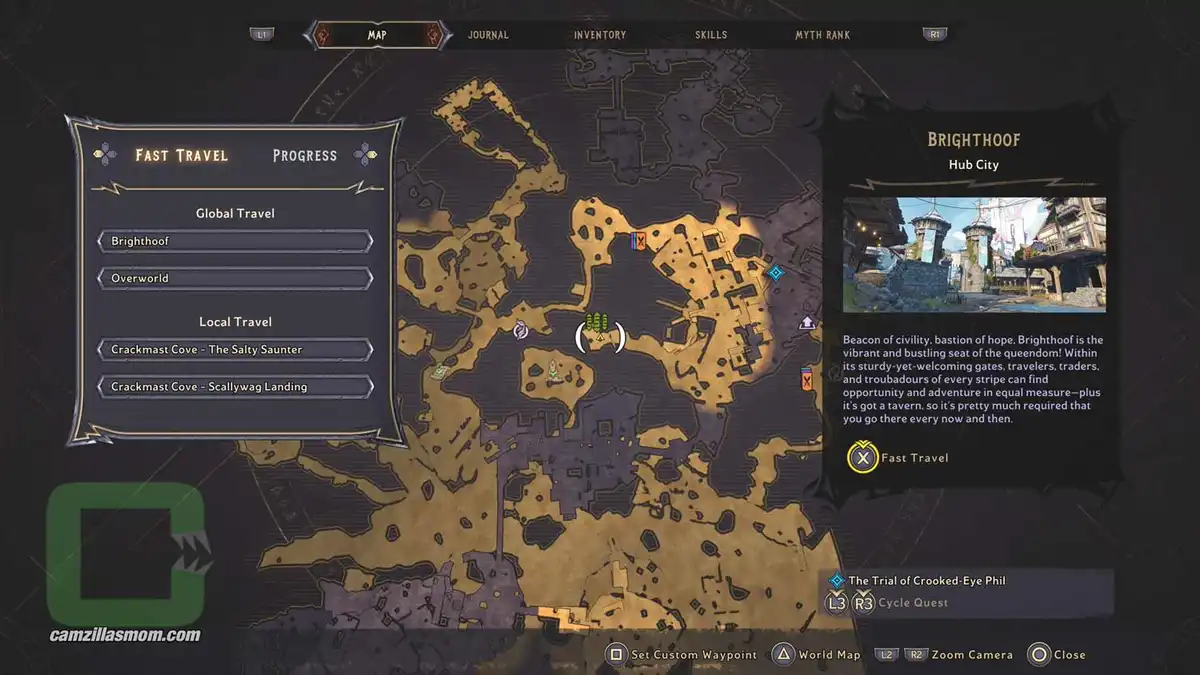
Task: Open the Inventory tab
Action: 600,35
